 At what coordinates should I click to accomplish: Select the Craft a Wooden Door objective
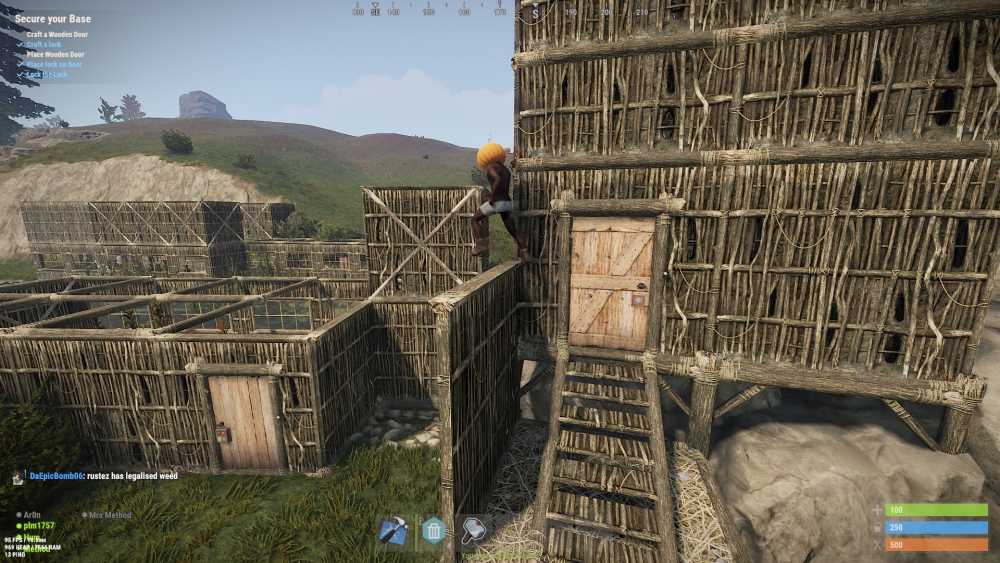pos(57,34)
